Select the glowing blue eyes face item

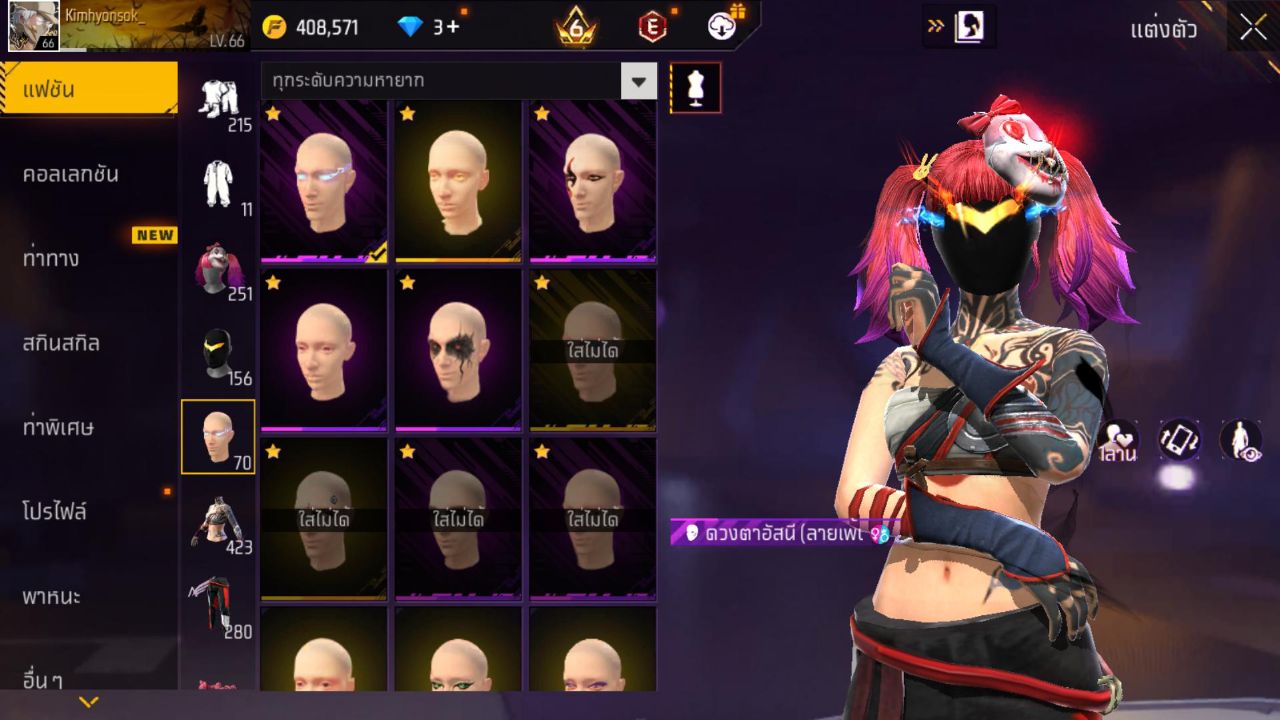tap(324, 181)
